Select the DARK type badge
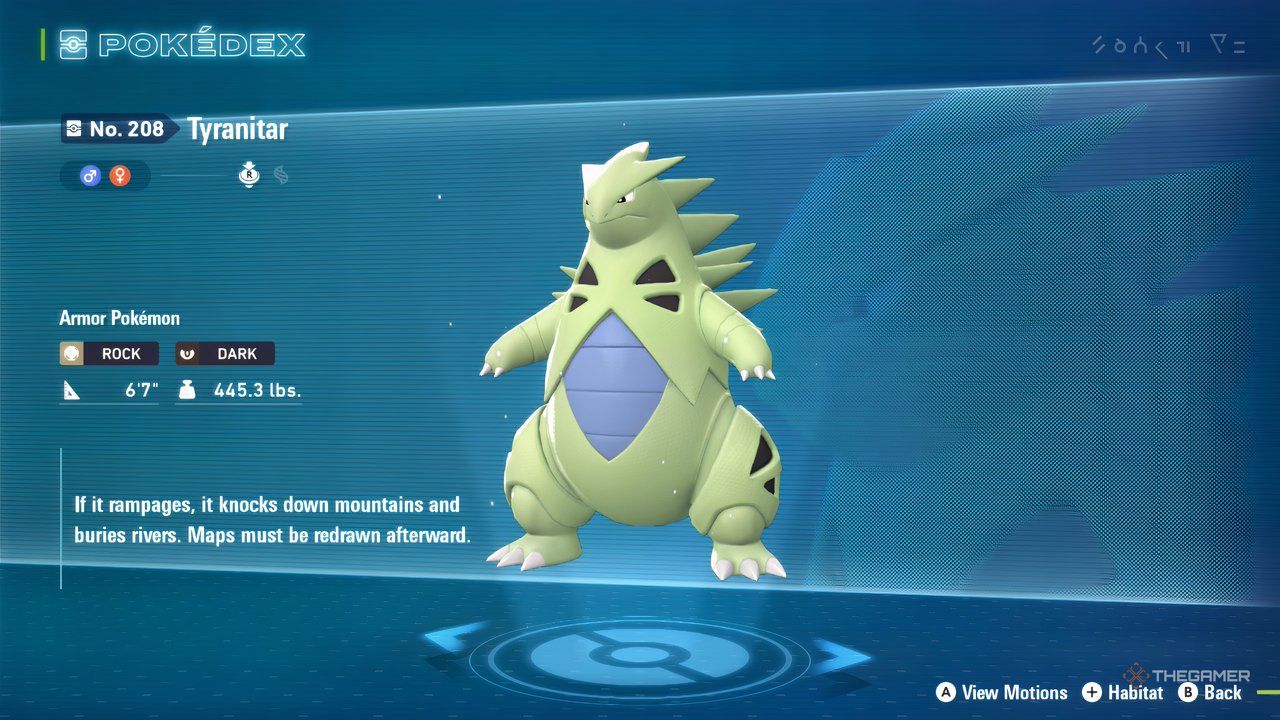 point(225,354)
